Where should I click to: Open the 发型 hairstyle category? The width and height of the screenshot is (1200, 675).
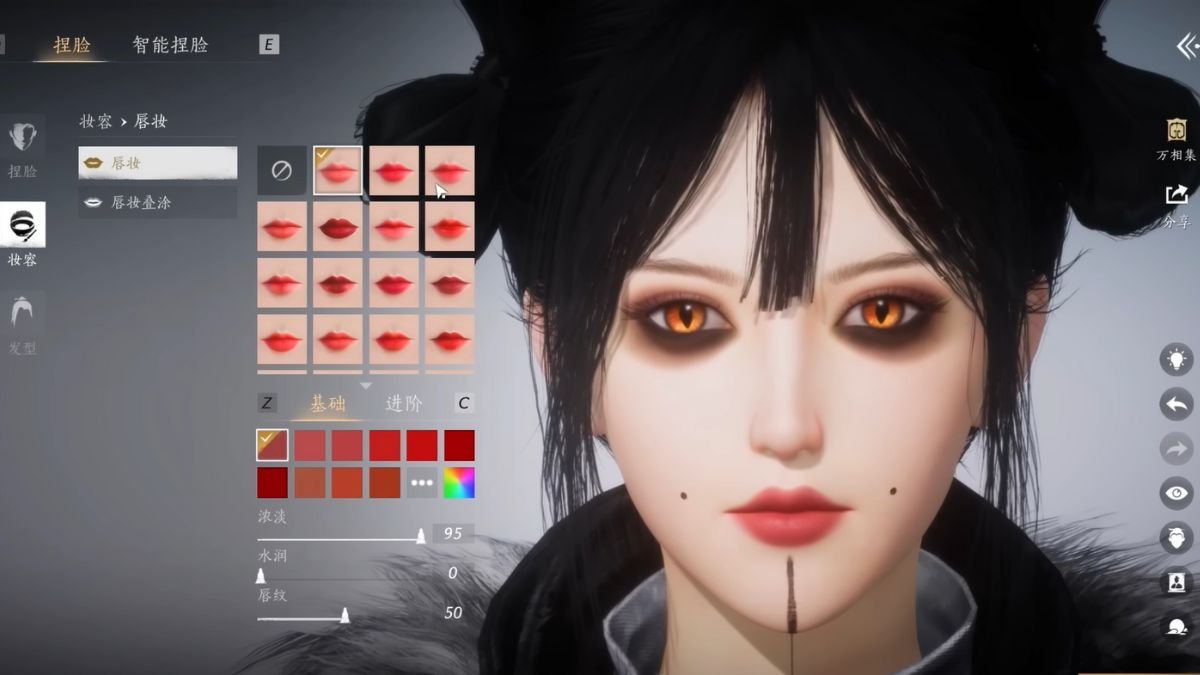coord(22,325)
